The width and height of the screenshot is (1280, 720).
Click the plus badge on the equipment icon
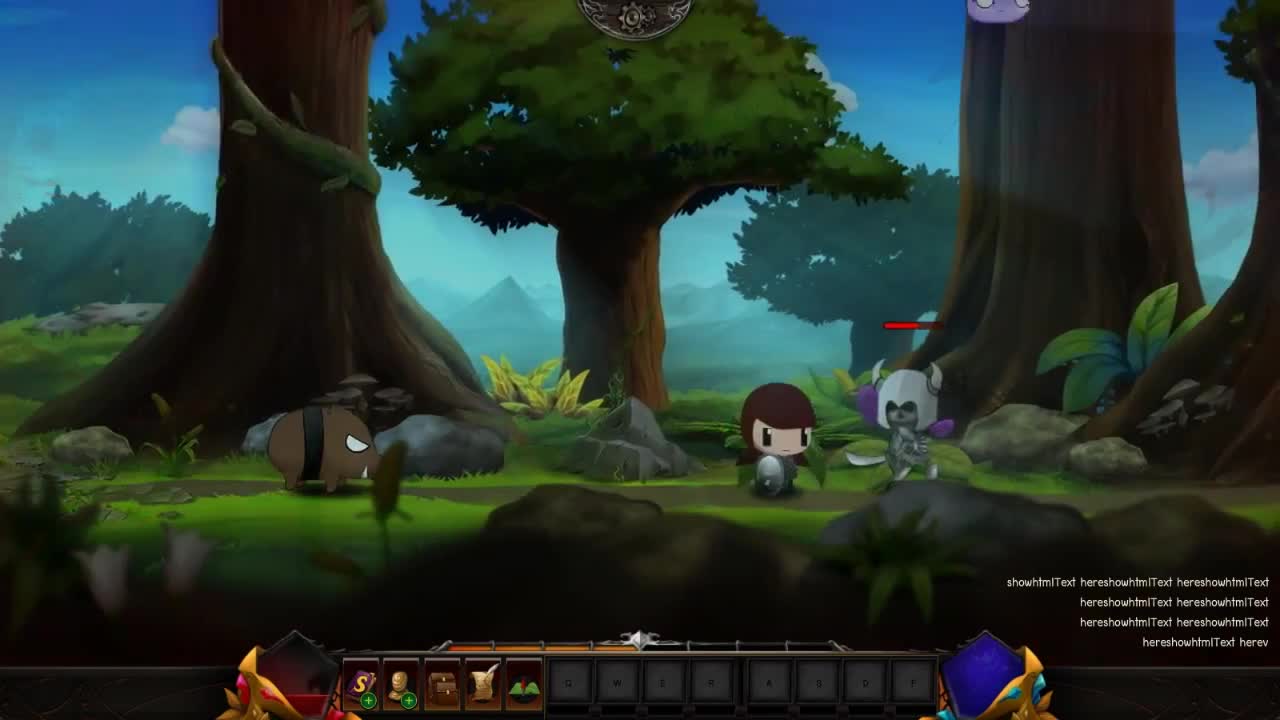[x=407, y=701]
